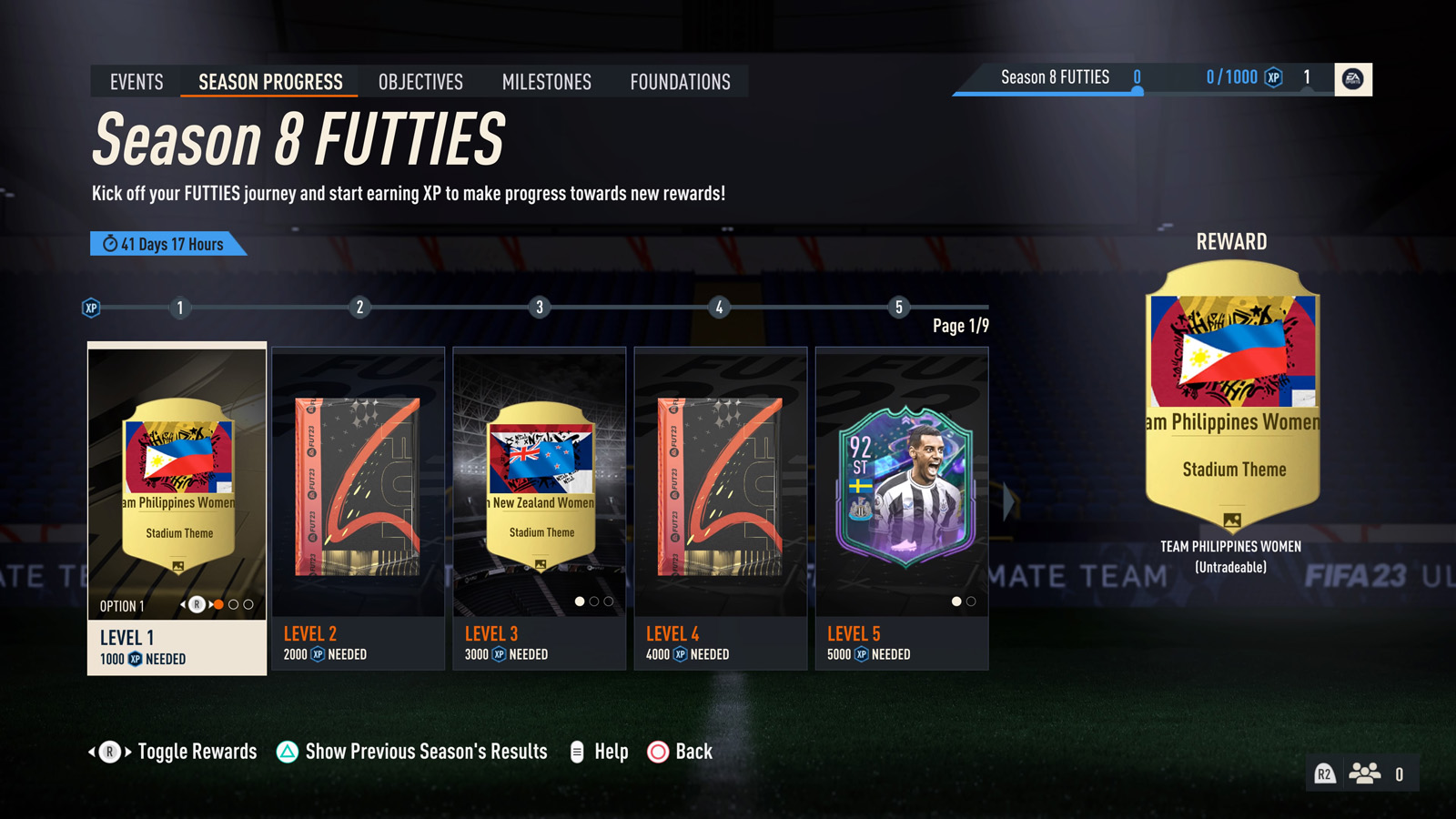Click the photo icon on the reward card
The image size is (1456, 819).
1232,521
